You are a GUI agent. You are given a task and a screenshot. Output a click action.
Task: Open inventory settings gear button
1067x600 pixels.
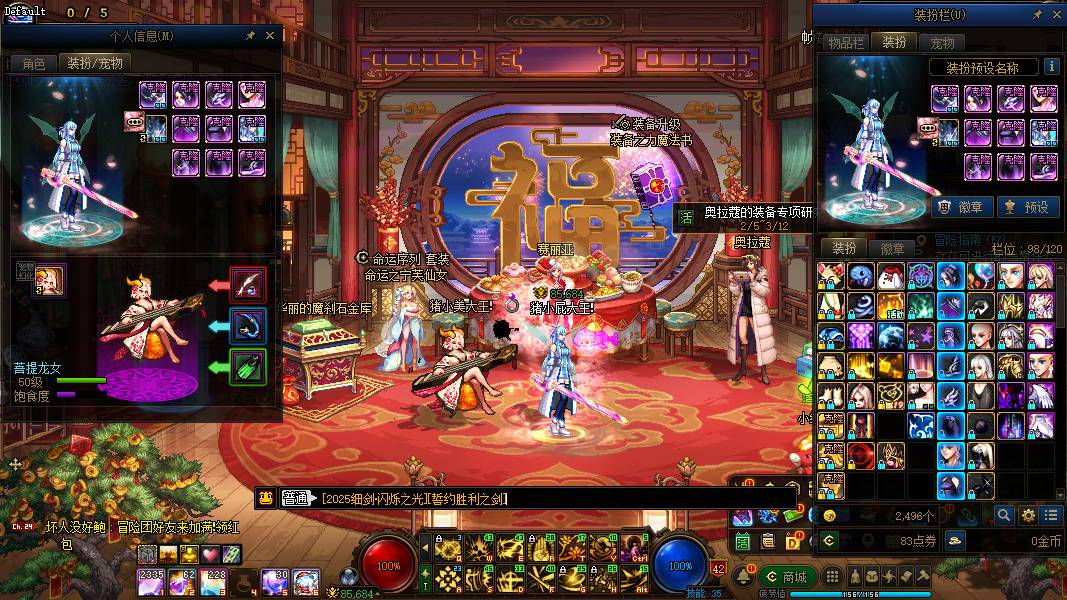(1028, 516)
